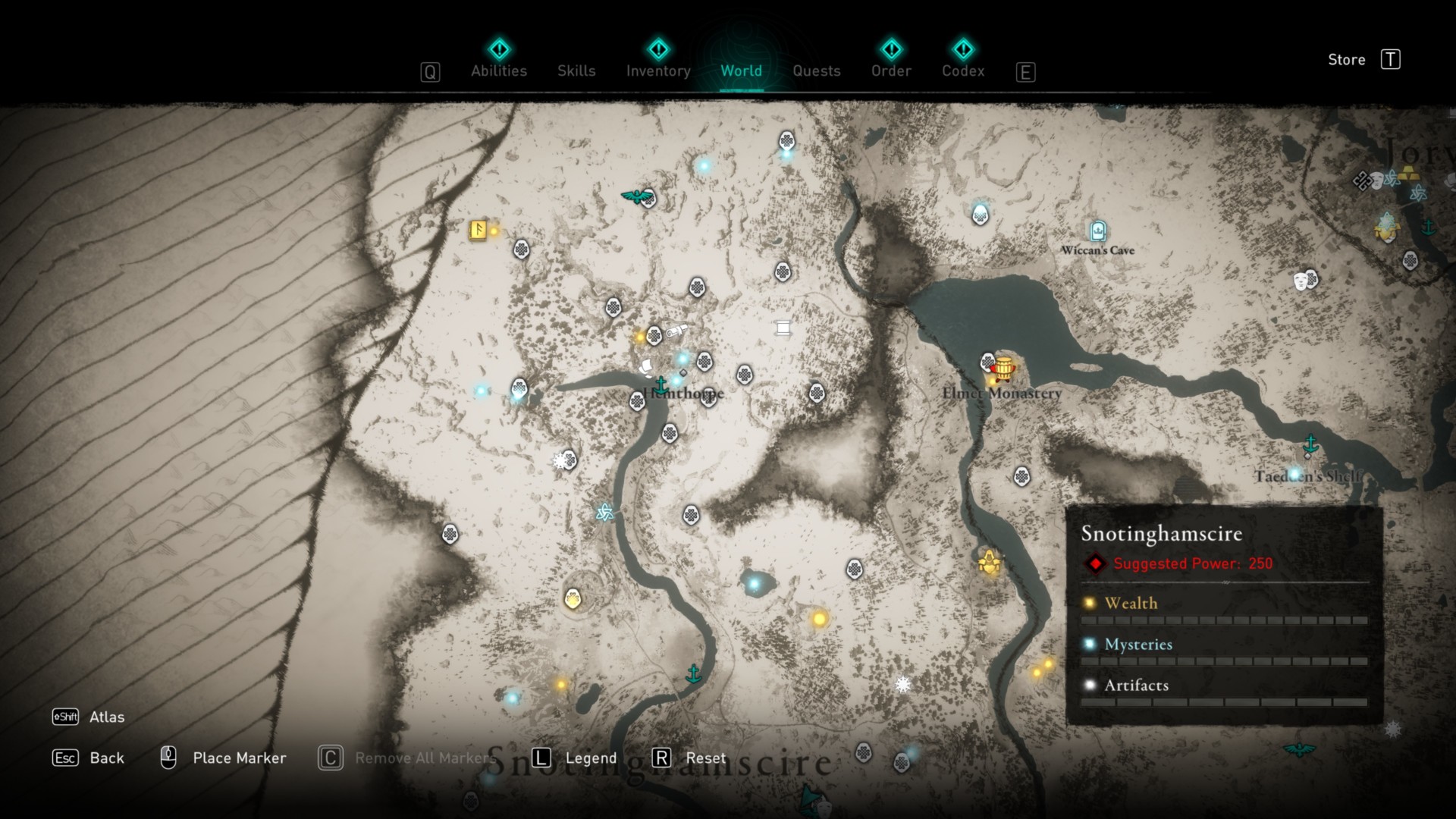Select the Elmet Monastery barrel marker

coord(1003,368)
